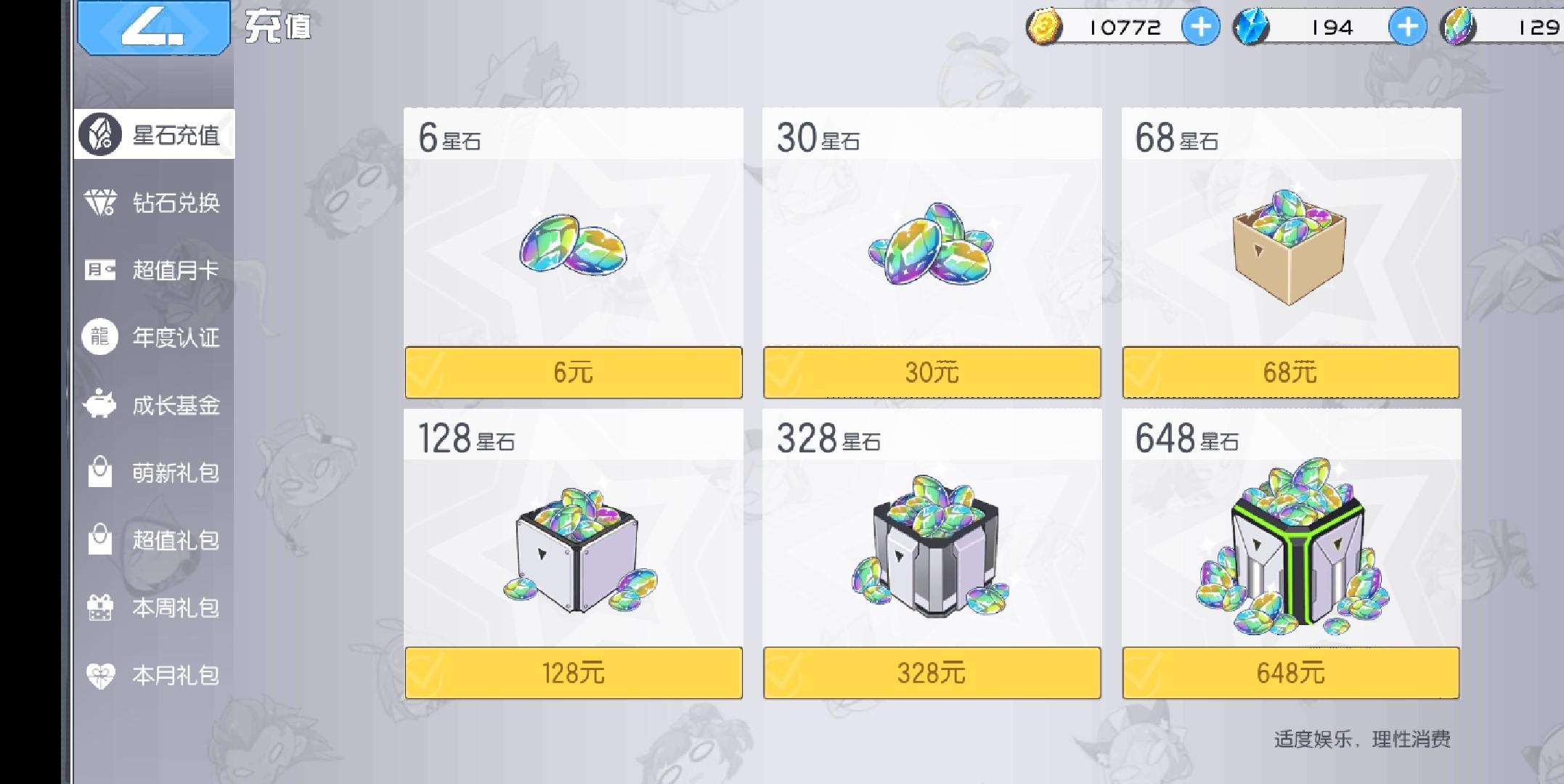Select the 星石充值 sidebar icon
The height and width of the screenshot is (784, 1564).
point(99,134)
